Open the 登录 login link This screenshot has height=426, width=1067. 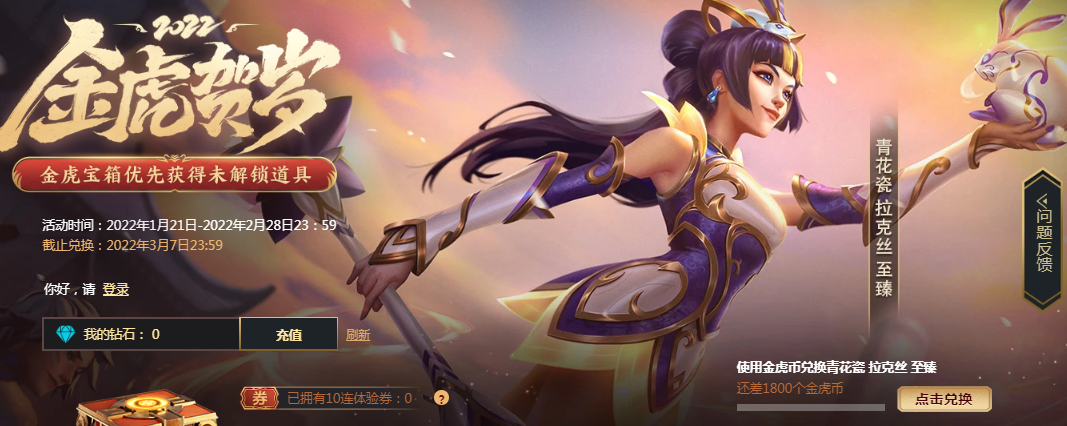click(x=115, y=290)
